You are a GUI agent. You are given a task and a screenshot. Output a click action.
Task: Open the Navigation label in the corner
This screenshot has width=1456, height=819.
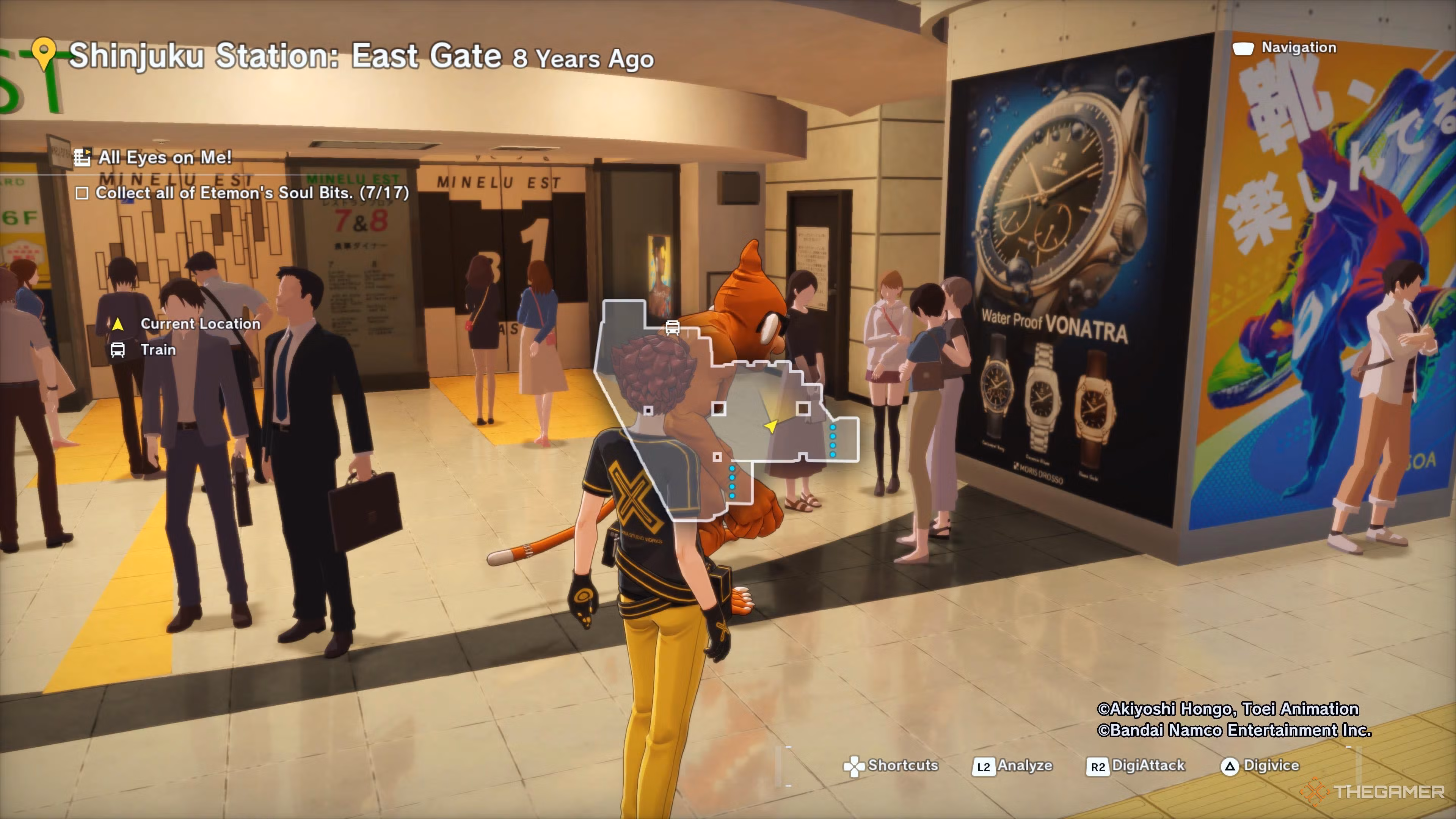tap(1298, 47)
